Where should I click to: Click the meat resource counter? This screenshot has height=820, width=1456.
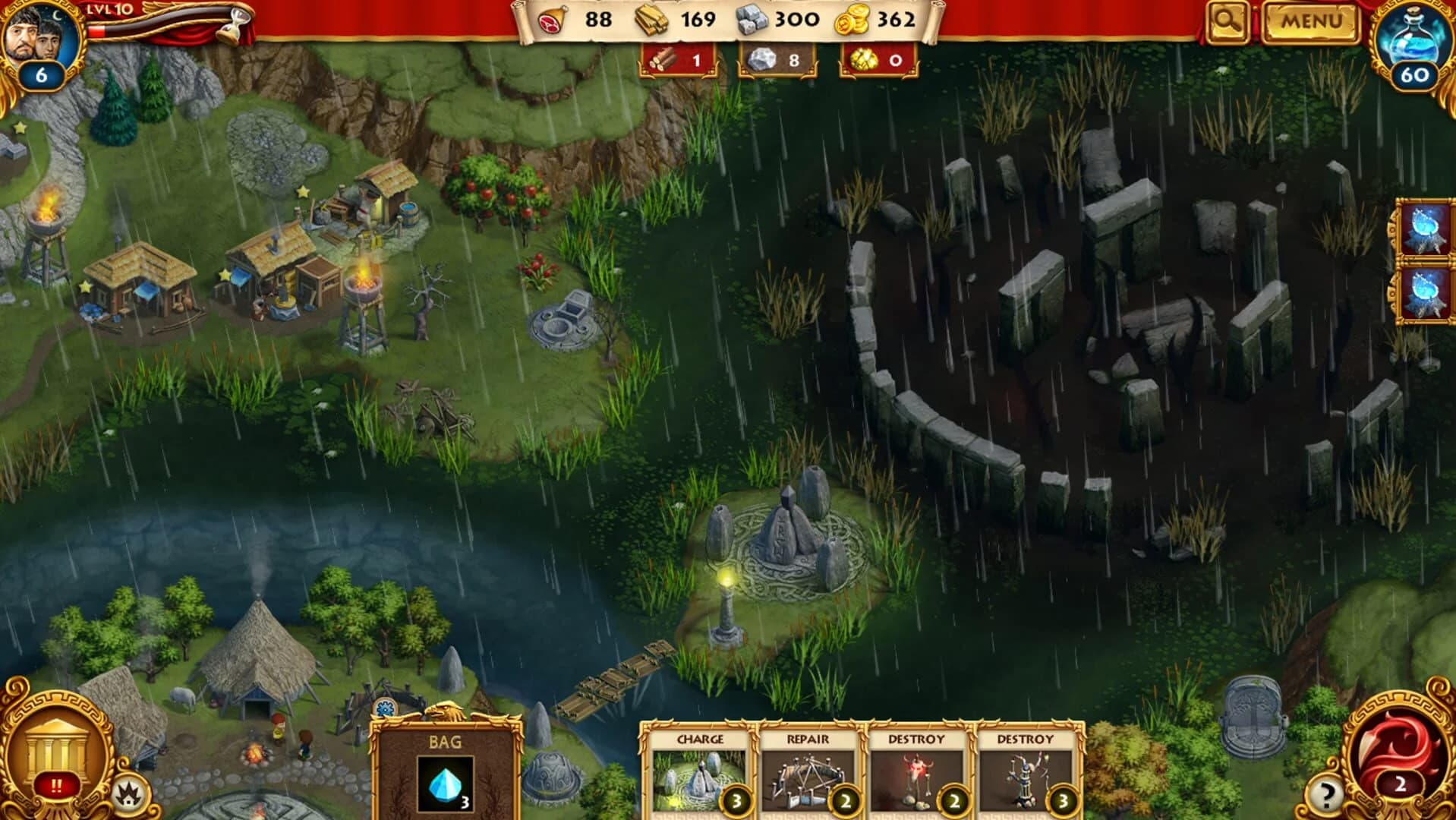coord(572,20)
